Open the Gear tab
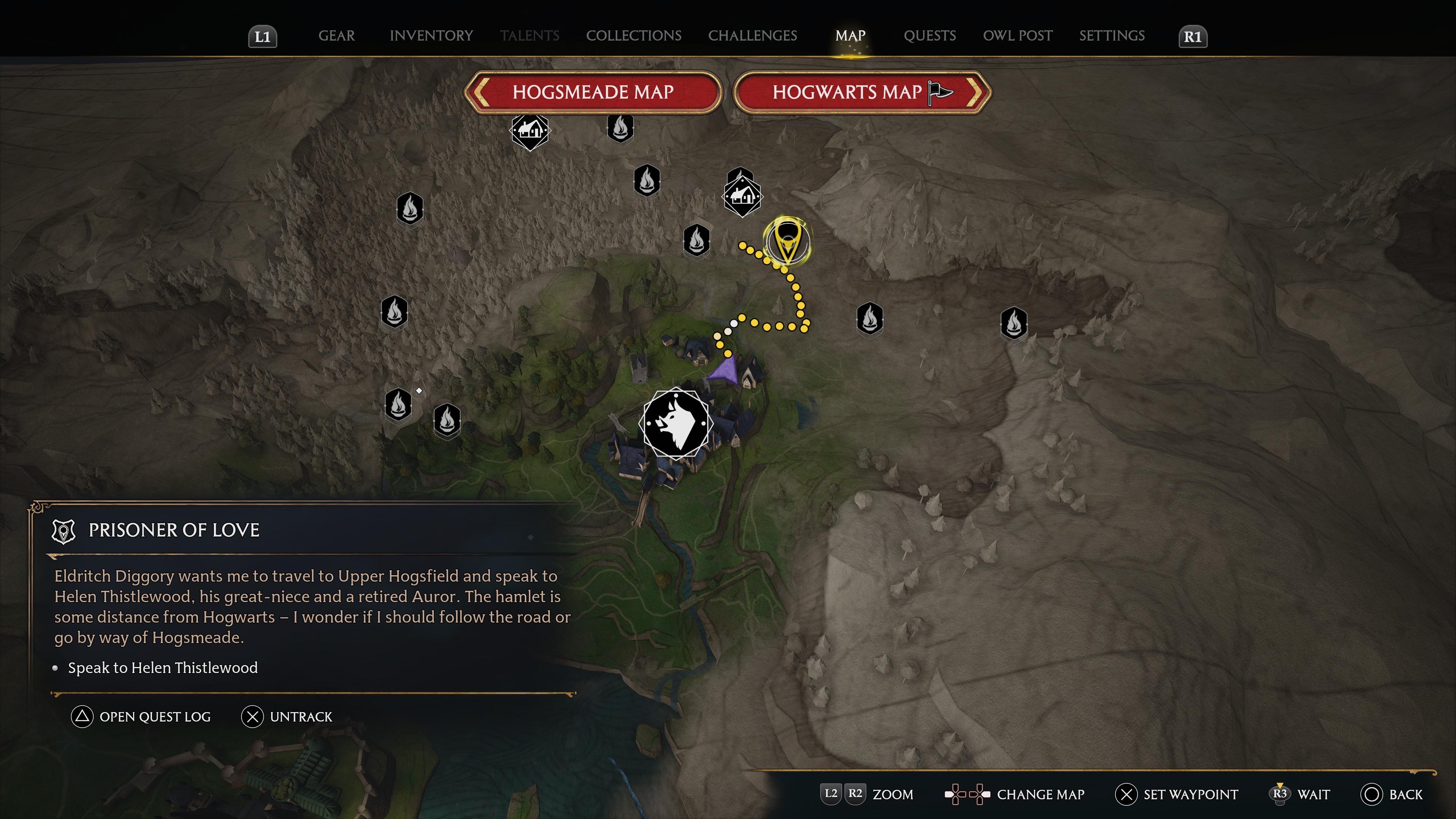The width and height of the screenshot is (1456, 819). [x=336, y=36]
